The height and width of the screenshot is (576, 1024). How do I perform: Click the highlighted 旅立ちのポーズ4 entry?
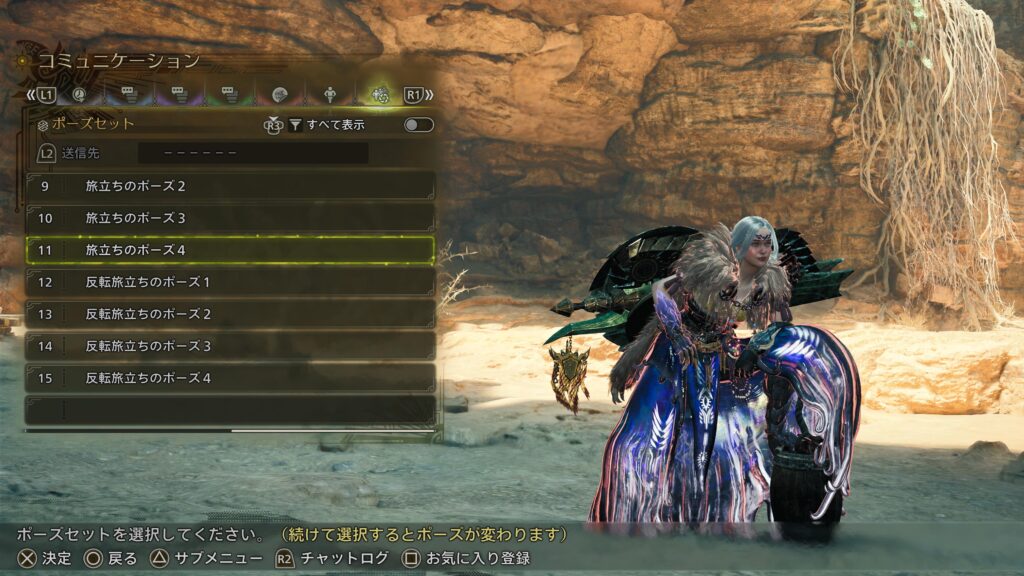tap(230, 250)
